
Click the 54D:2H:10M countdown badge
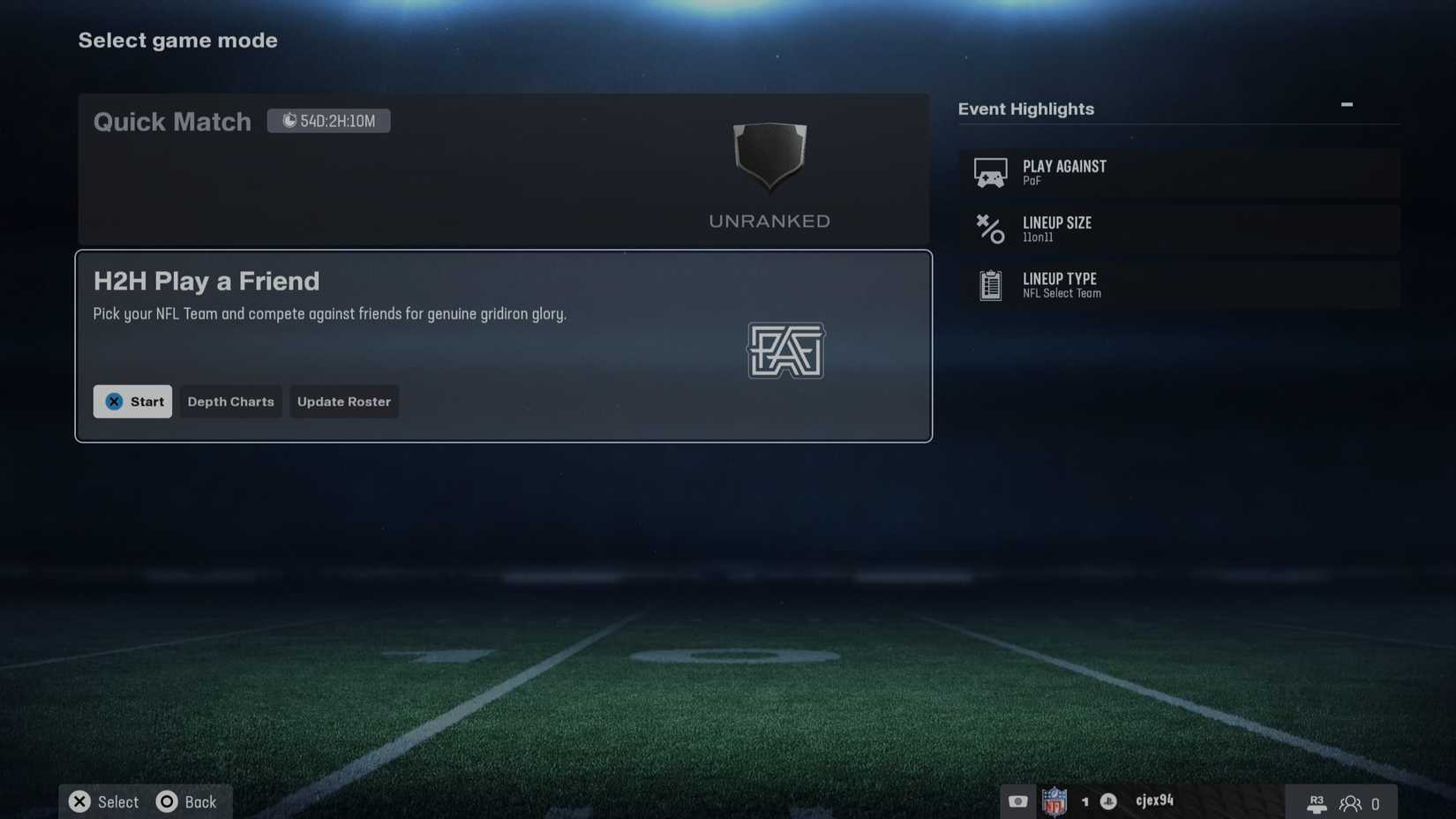click(328, 120)
